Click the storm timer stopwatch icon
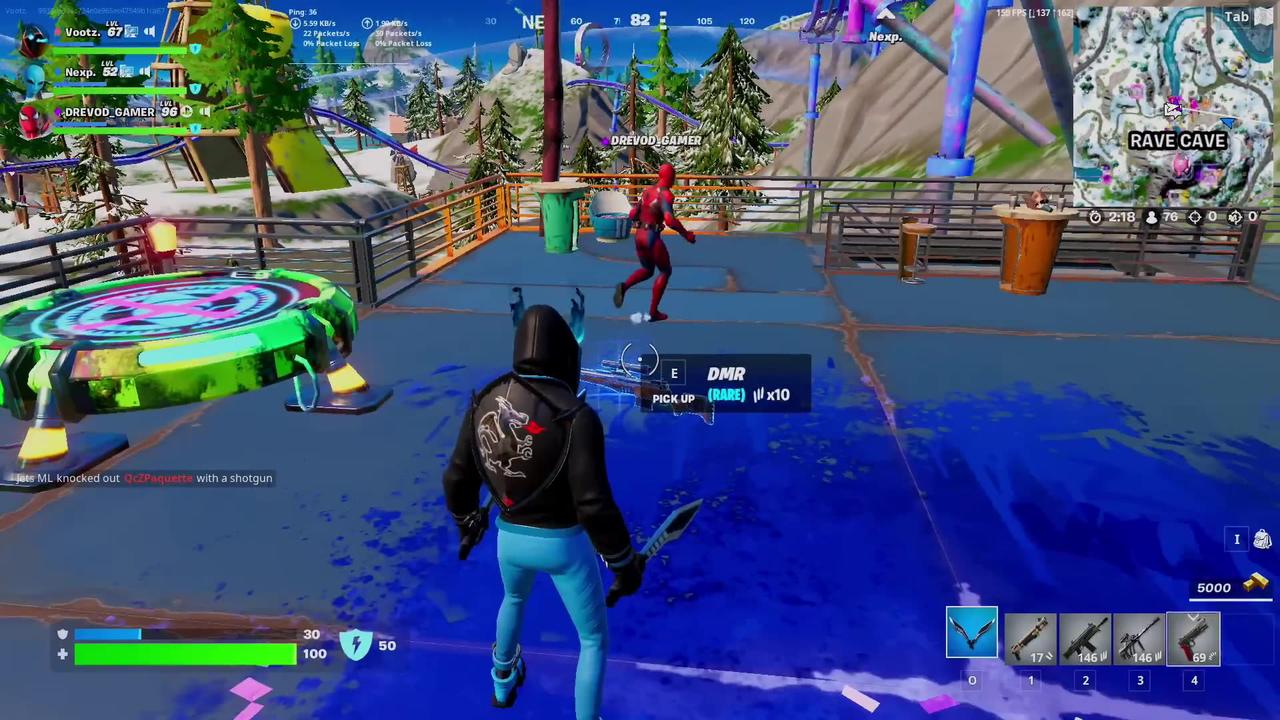This screenshot has width=1280, height=720. pos(1095,217)
